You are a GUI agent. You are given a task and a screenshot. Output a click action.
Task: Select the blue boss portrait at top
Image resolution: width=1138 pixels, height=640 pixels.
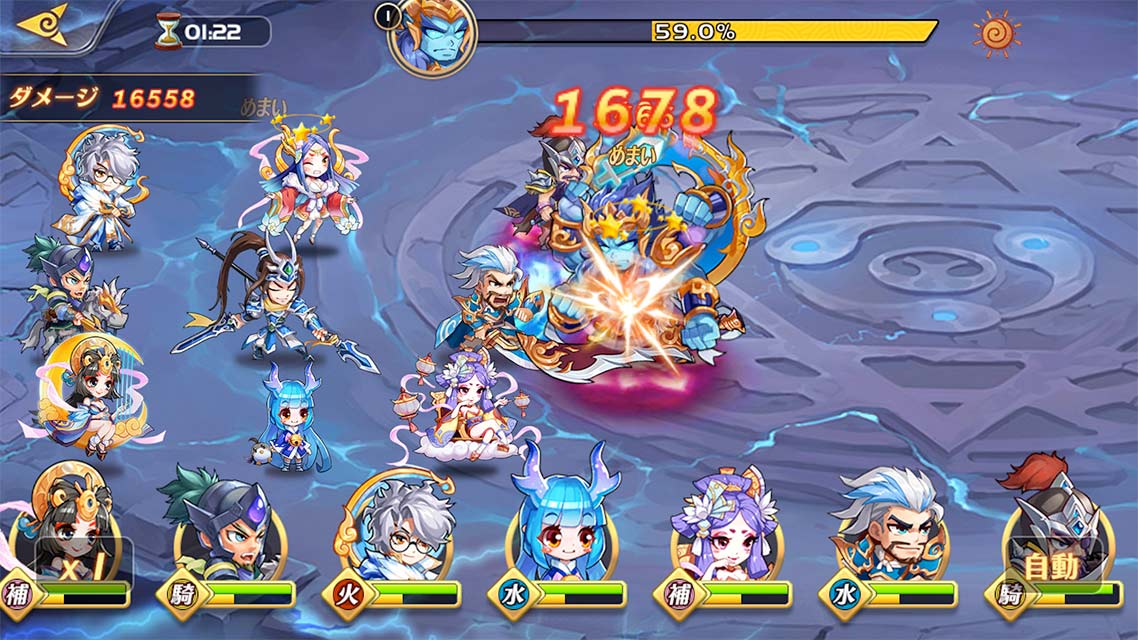[x=432, y=36]
